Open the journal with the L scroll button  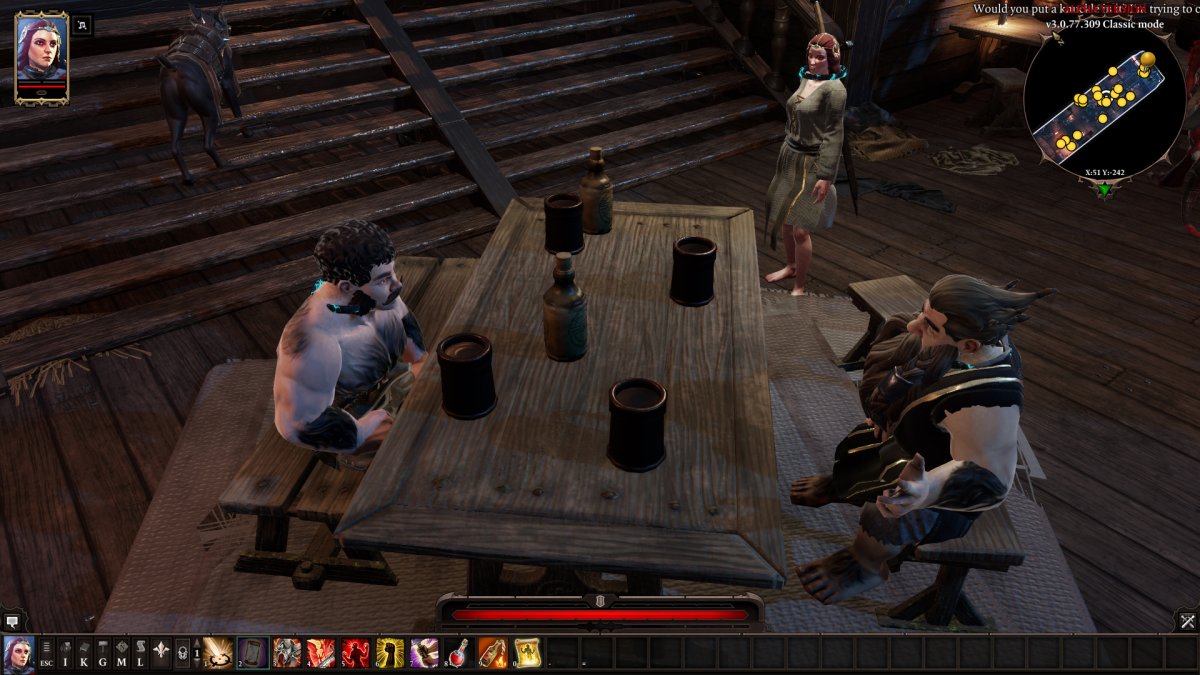tap(141, 654)
